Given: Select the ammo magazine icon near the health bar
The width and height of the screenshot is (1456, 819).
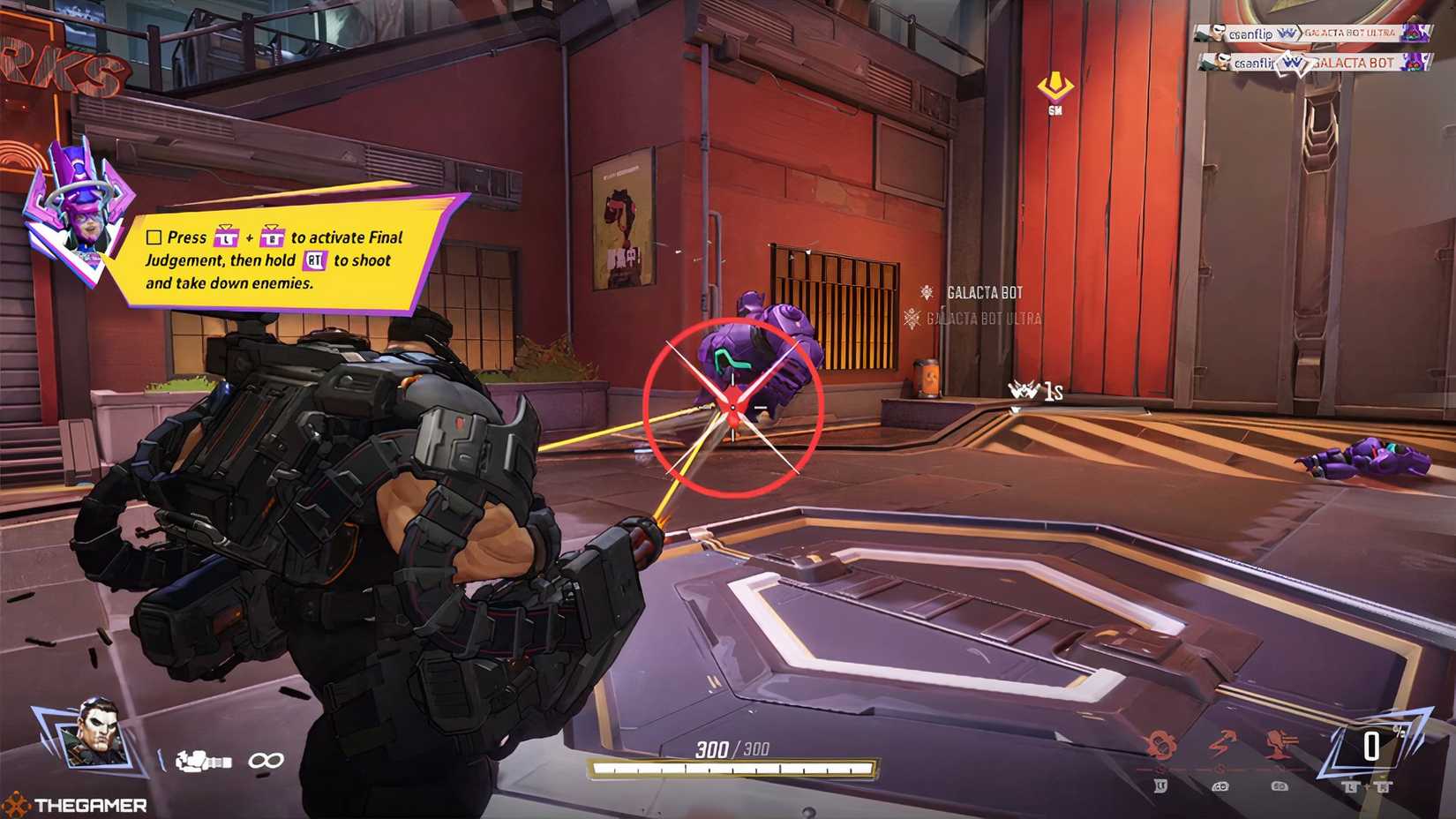Looking at the screenshot, I should [199, 760].
